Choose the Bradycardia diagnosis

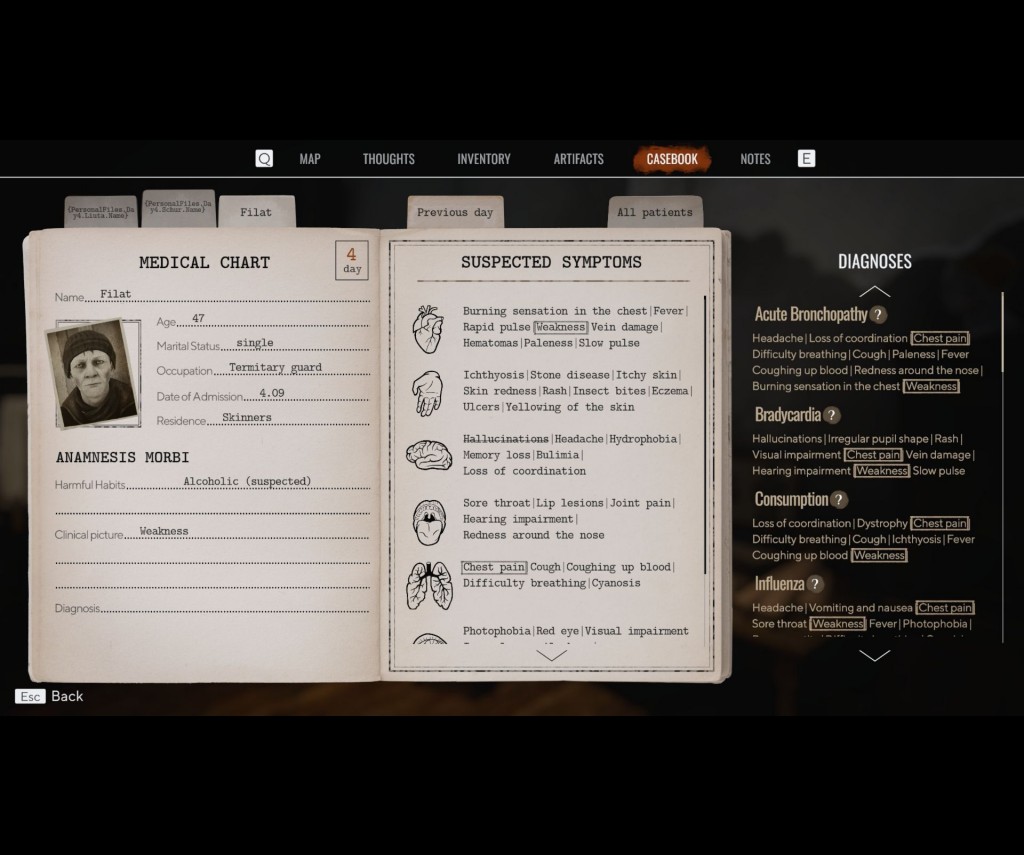(x=787, y=415)
